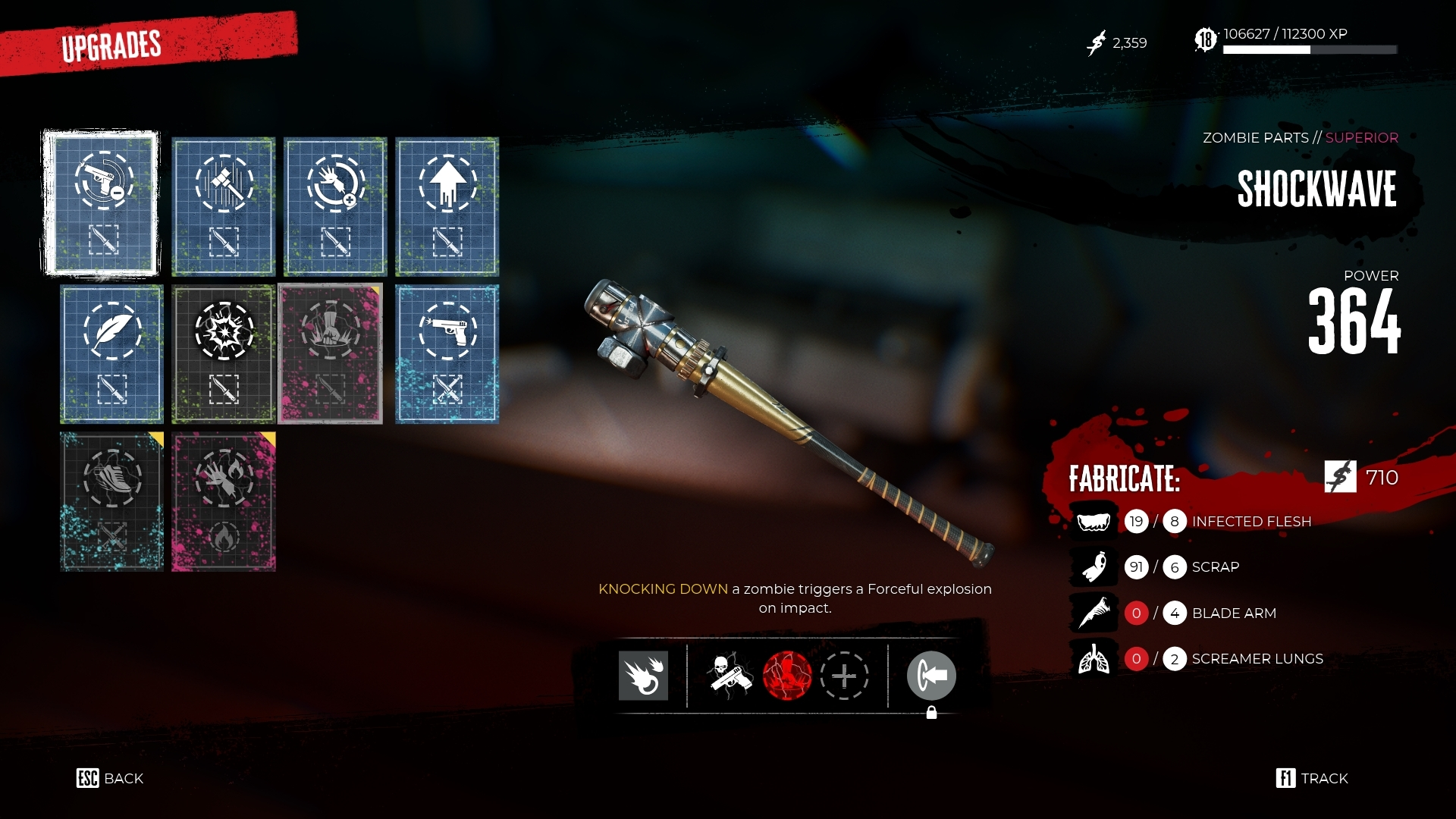The height and width of the screenshot is (819, 1456).
Task: Open the red ground-slam perk slot
Action: coord(786,675)
